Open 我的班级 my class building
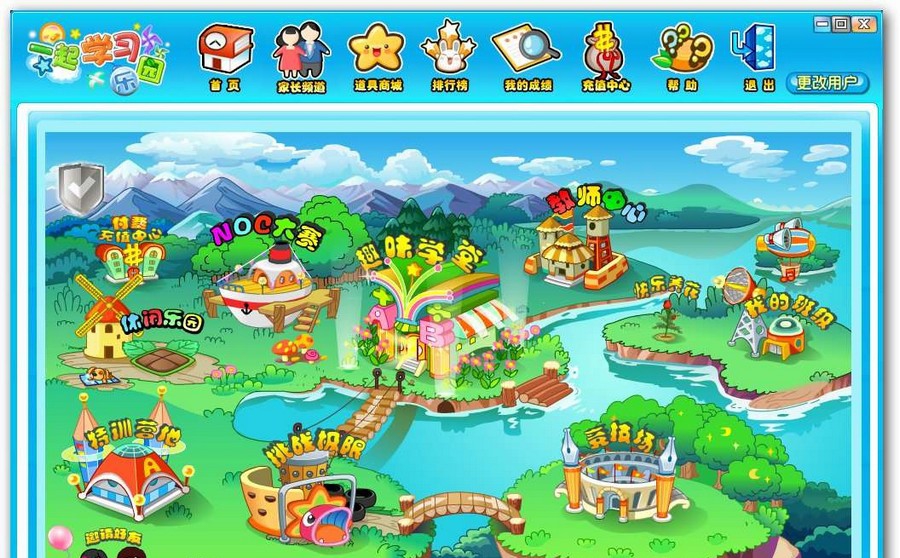The height and width of the screenshot is (558, 900). (780, 330)
